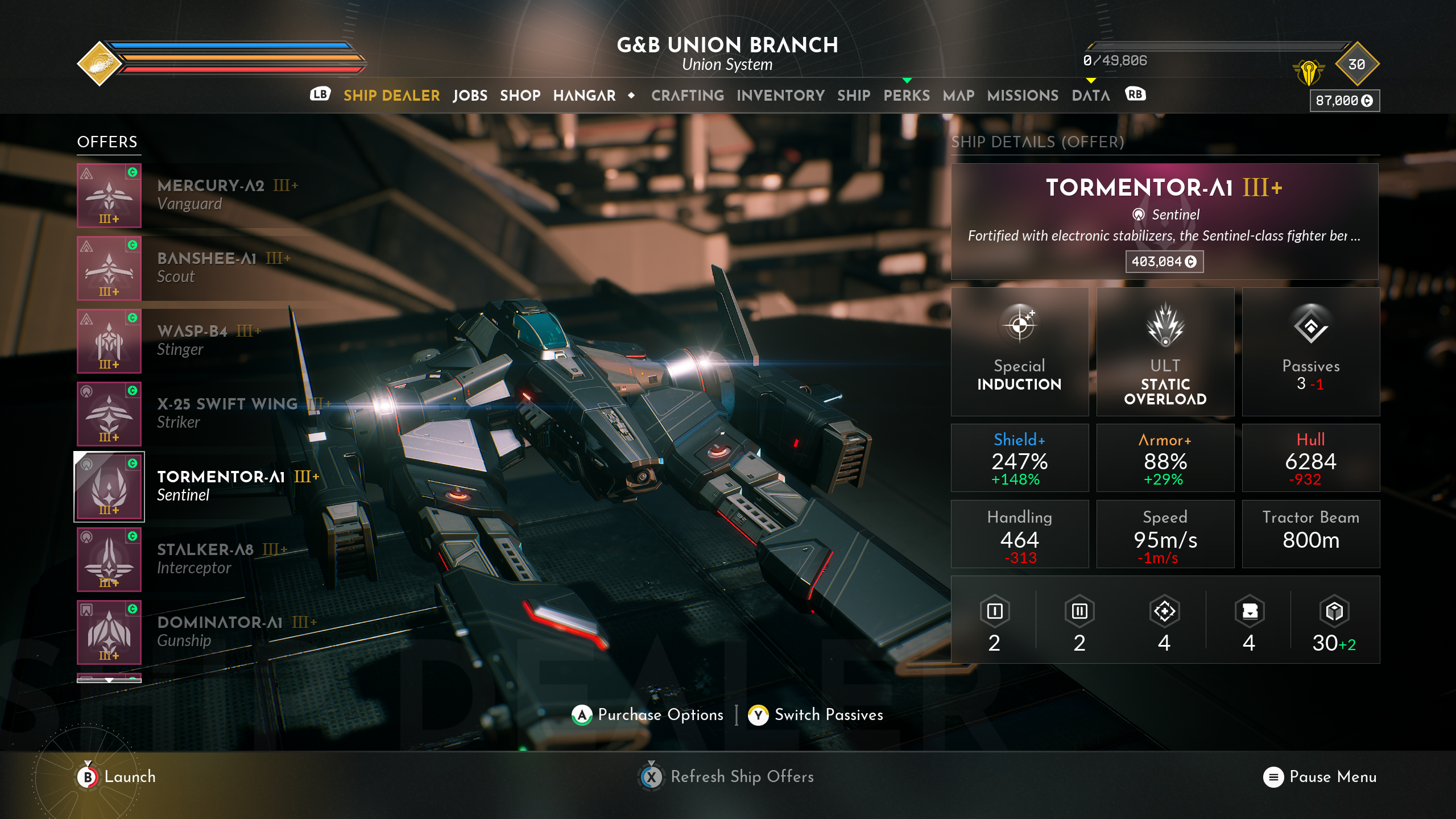Show the Perks tab
The width and height of the screenshot is (1456, 819).
coord(906,96)
